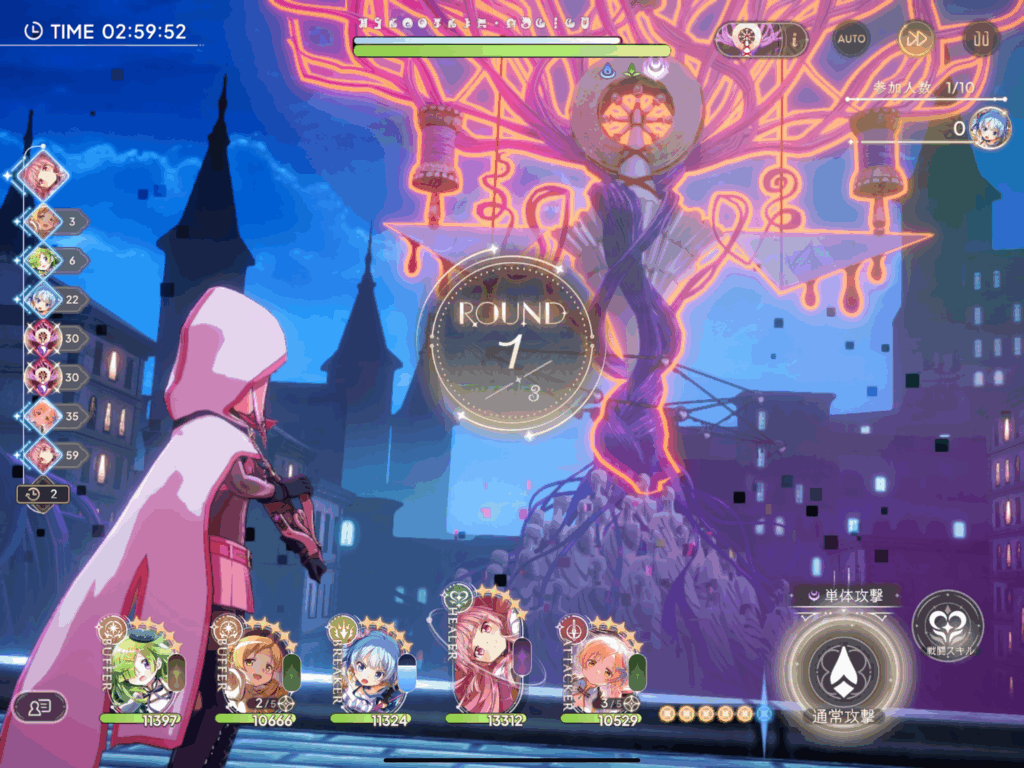Toggle the AUTO battle button

pos(852,39)
